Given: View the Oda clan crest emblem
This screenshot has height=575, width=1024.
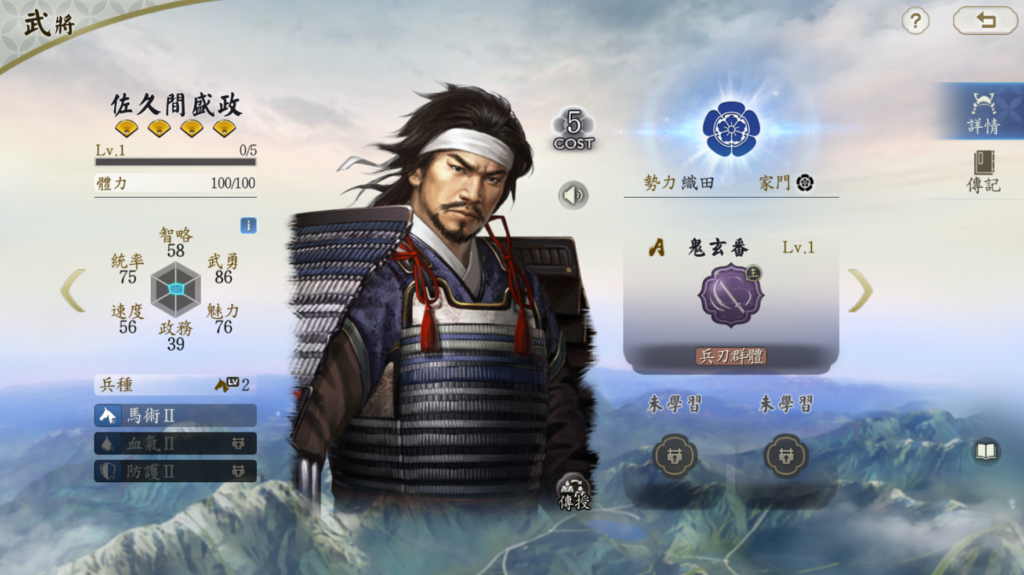Looking at the screenshot, I should click(x=730, y=128).
